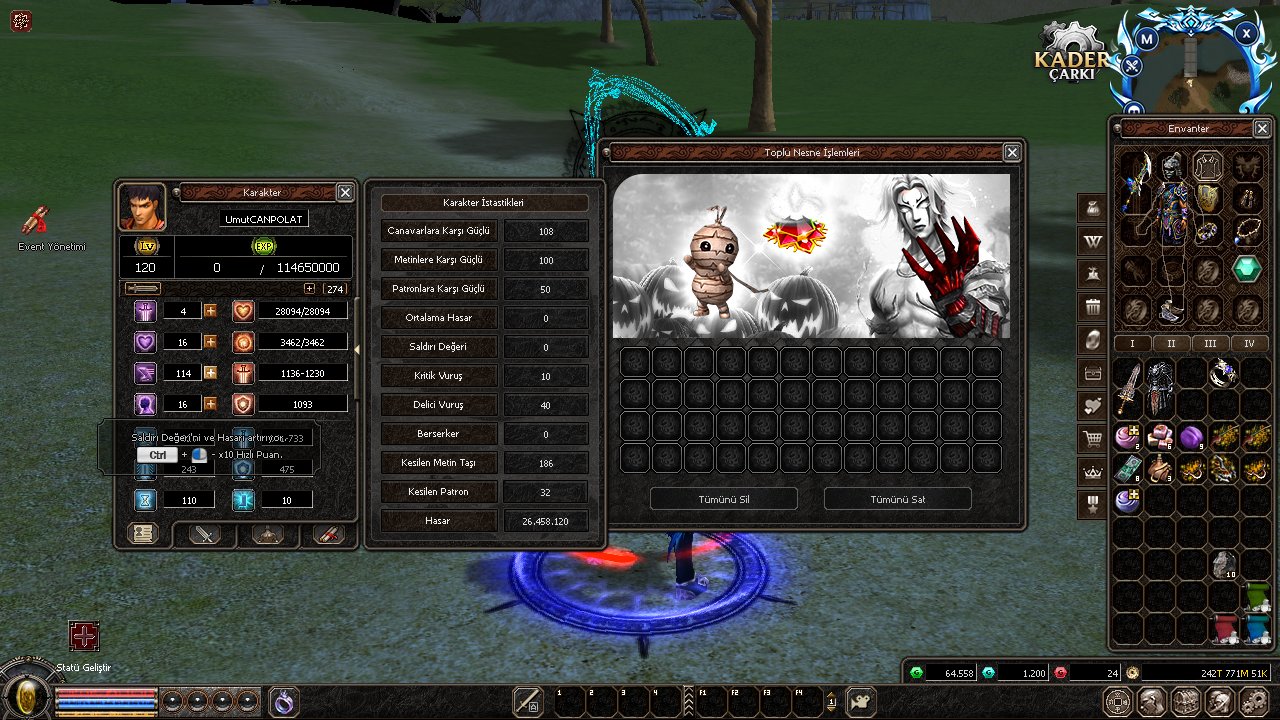Close the Envanter panel
This screenshot has height=720, width=1280.
1261,128
